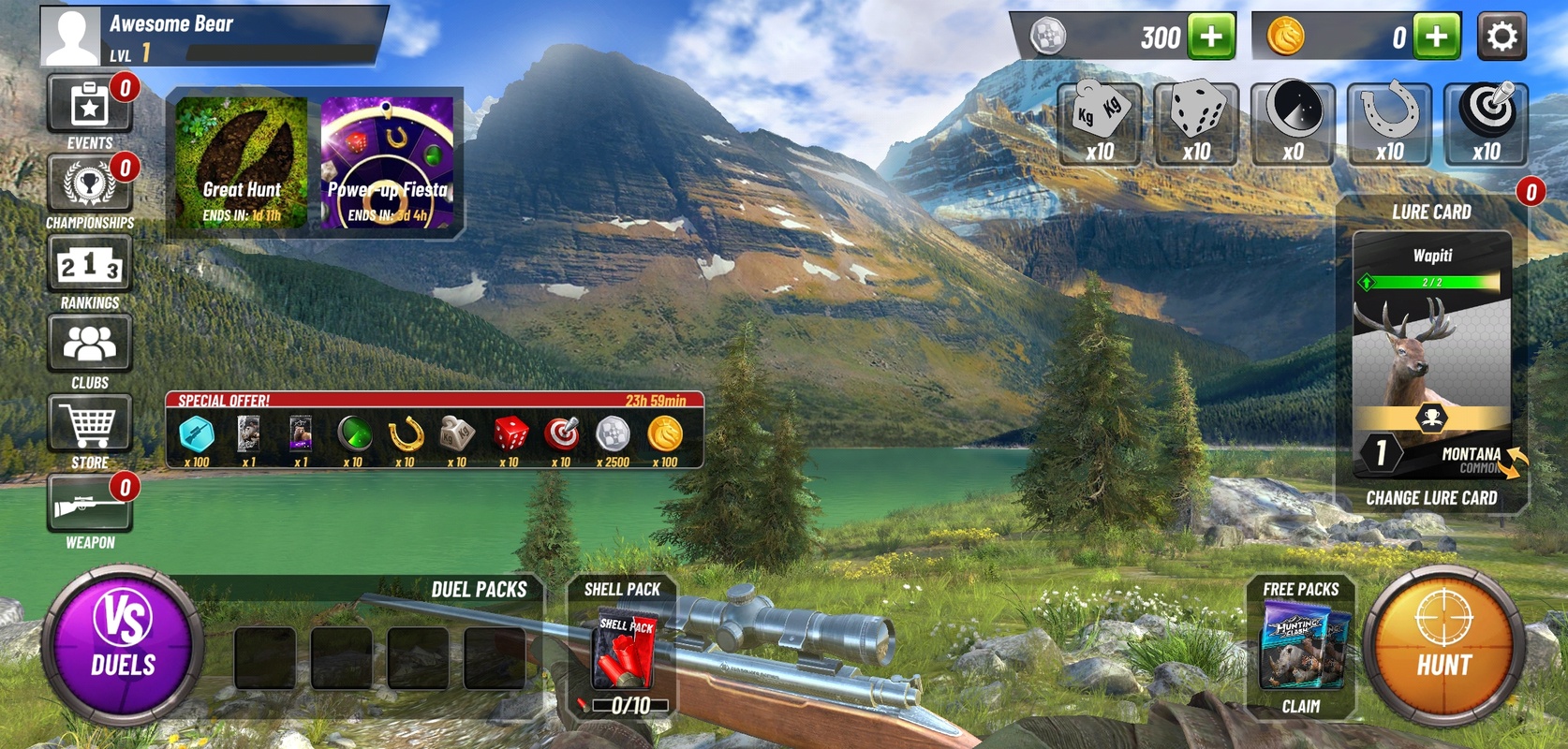Add more silver tokens with plus button
This screenshot has height=749, width=1568.
click(1211, 37)
